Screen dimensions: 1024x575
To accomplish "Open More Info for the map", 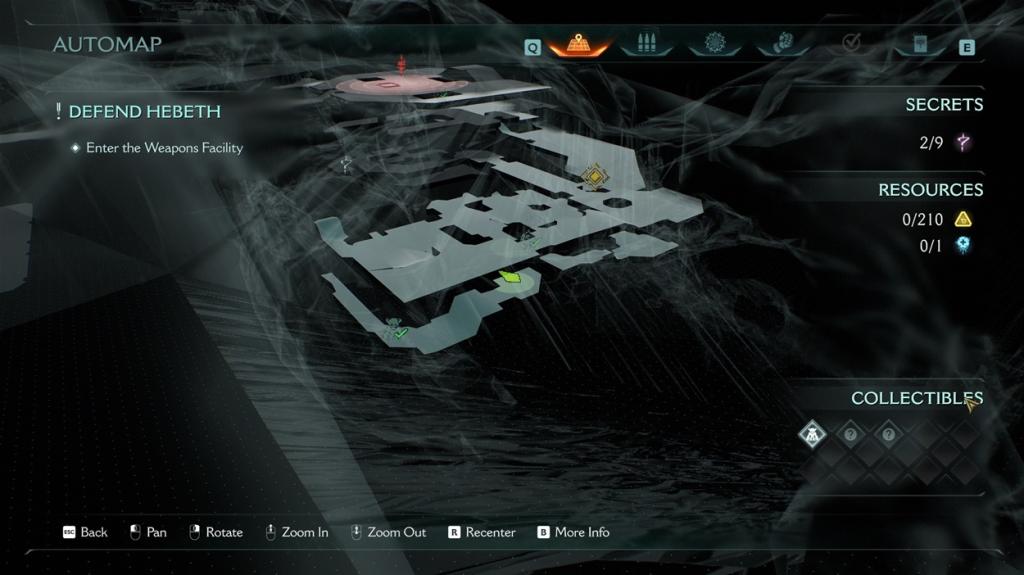I will pyautogui.click(x=573, y=532).
